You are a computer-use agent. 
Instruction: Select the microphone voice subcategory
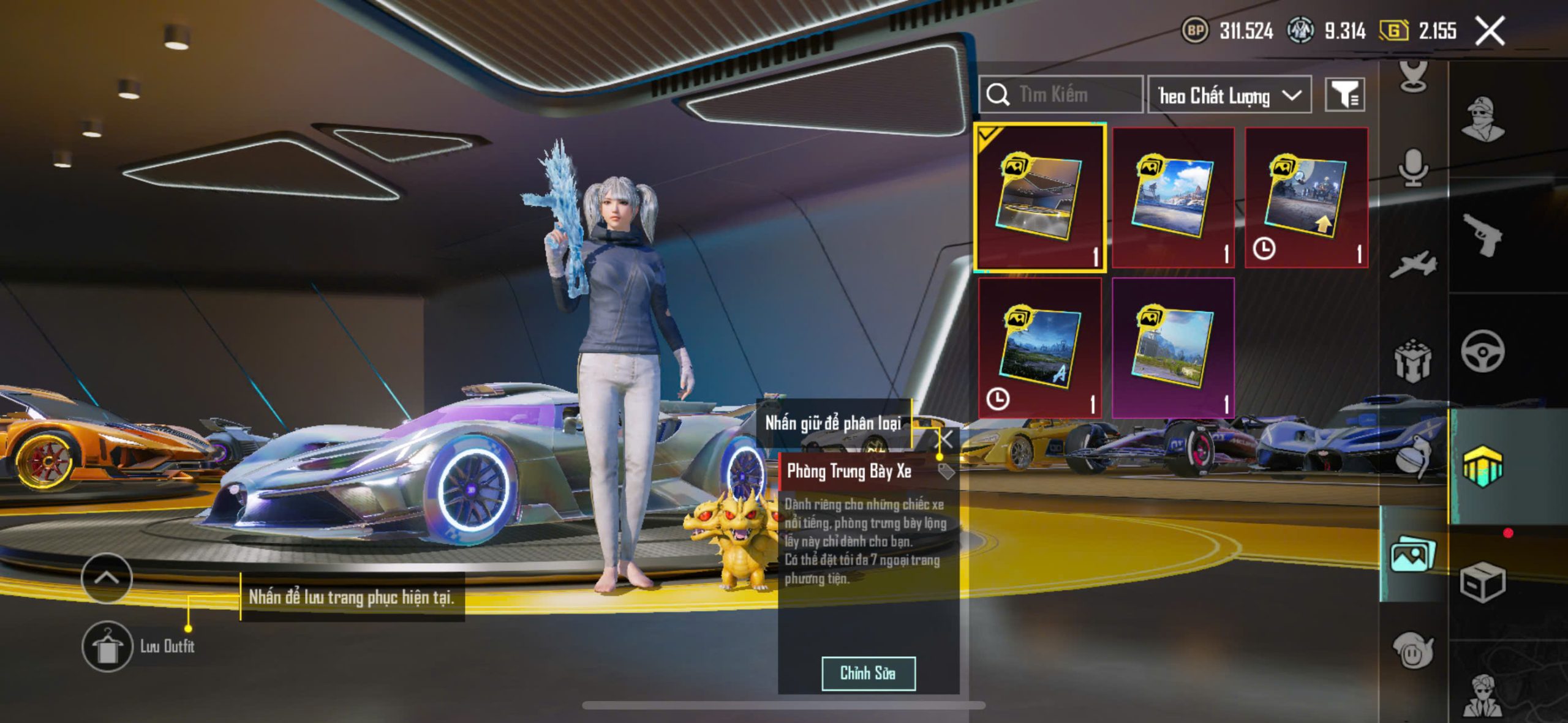(x=1413, y=167)
